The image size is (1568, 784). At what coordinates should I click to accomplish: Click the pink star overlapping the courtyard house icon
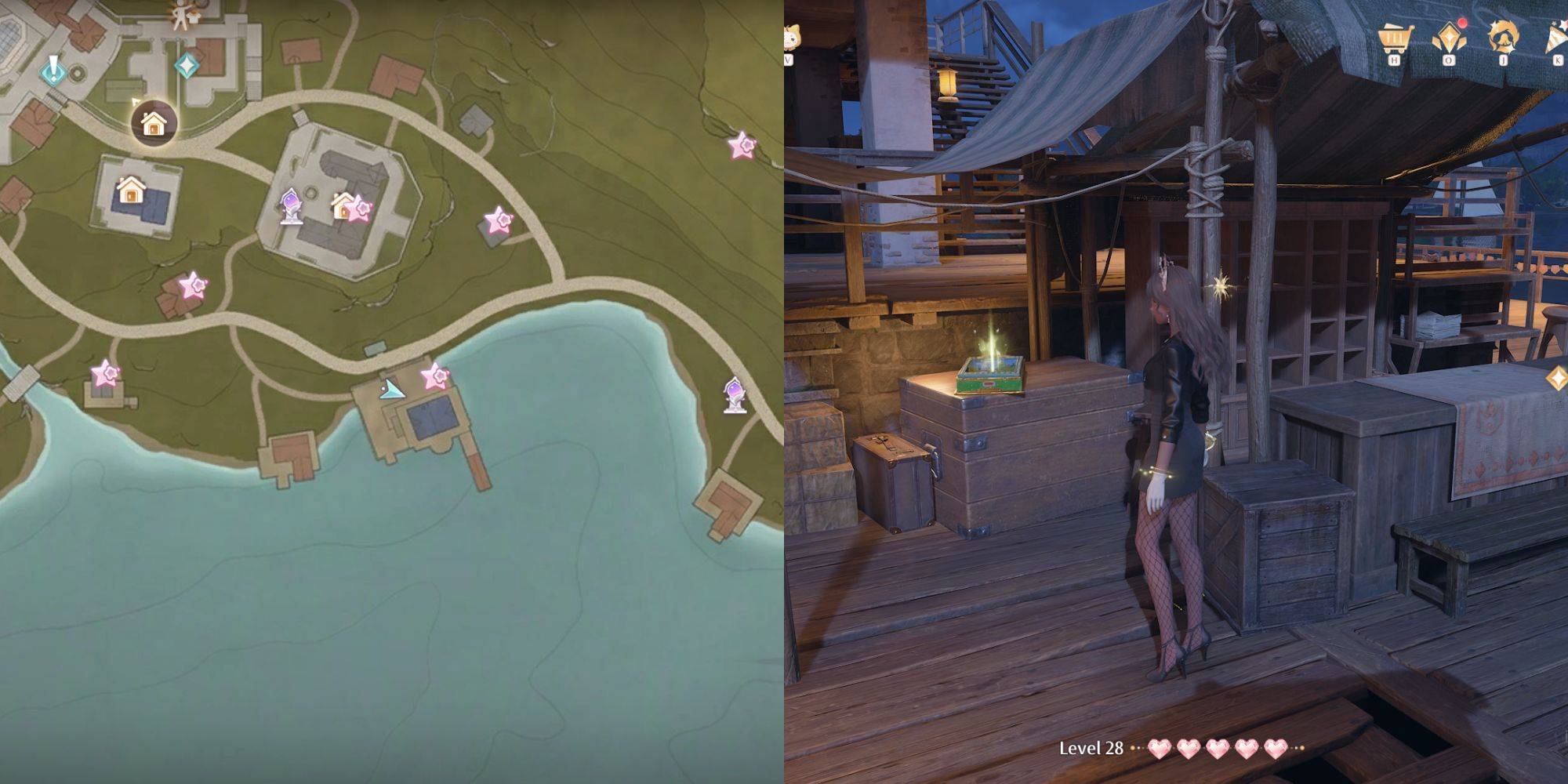coord(359,209)
